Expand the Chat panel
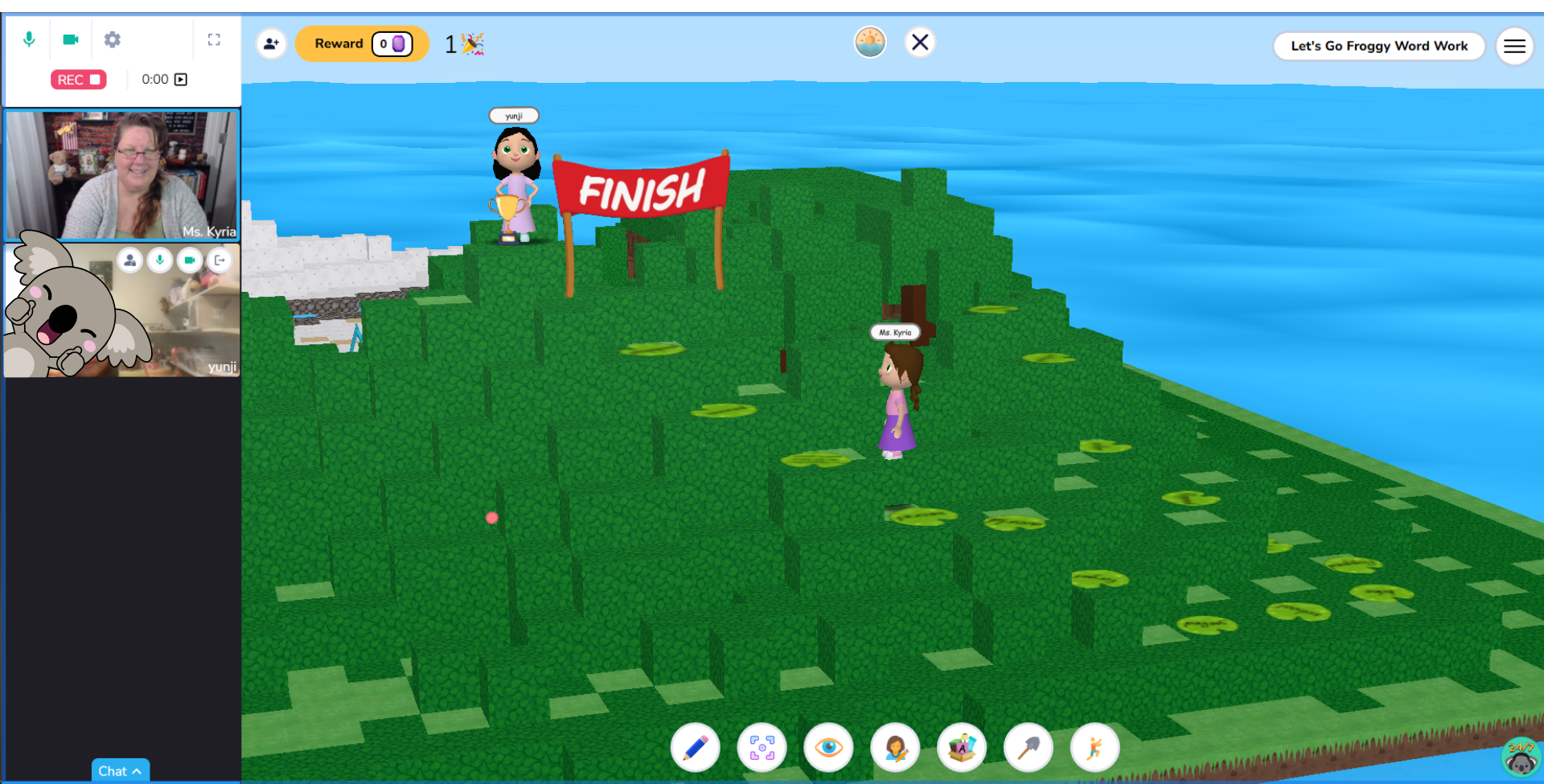Viewport: 1544px width, 784px height. point(120,770)
